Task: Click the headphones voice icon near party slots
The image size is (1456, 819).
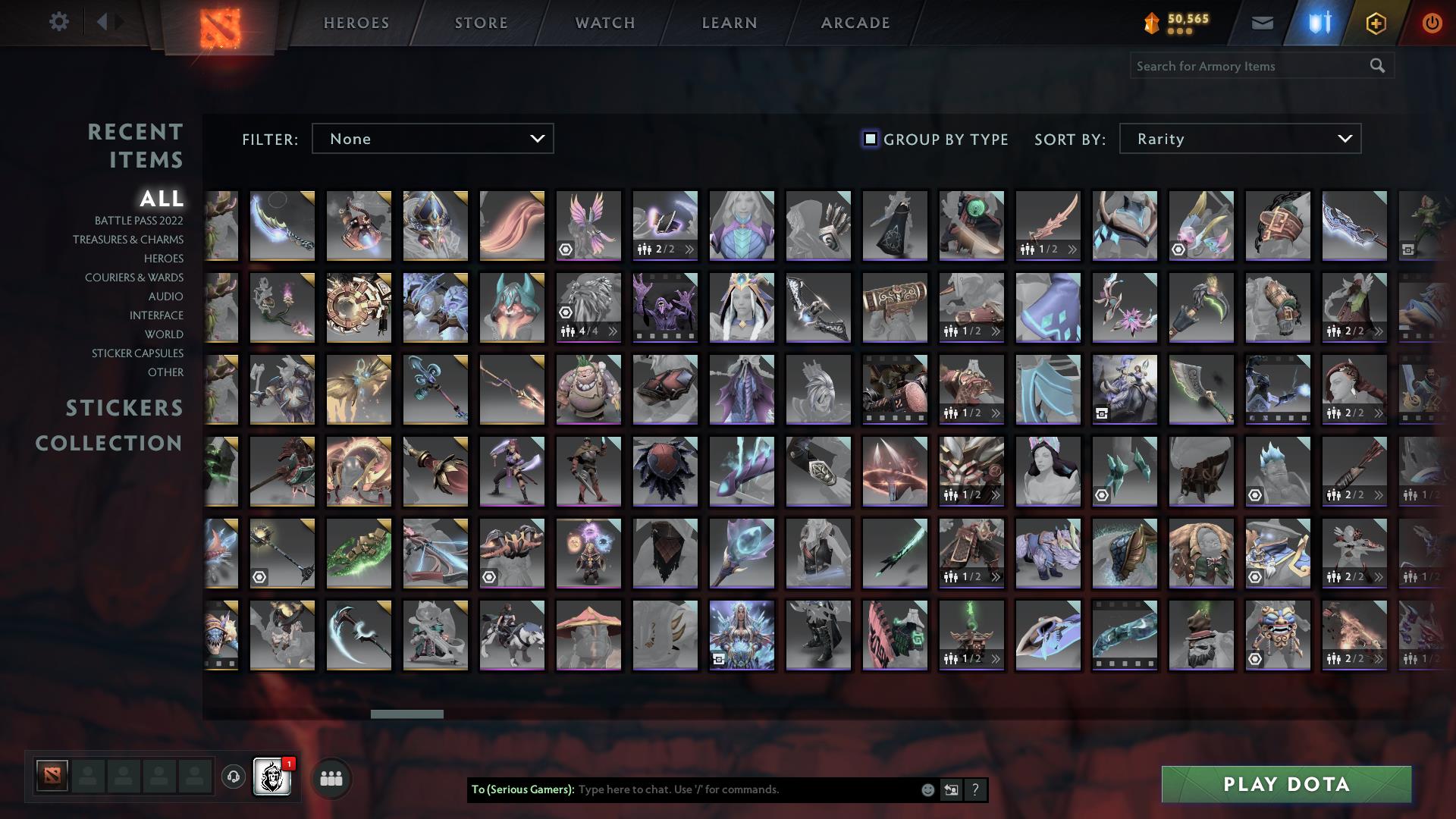Action: pyautogui.click(x=234, y=777)
